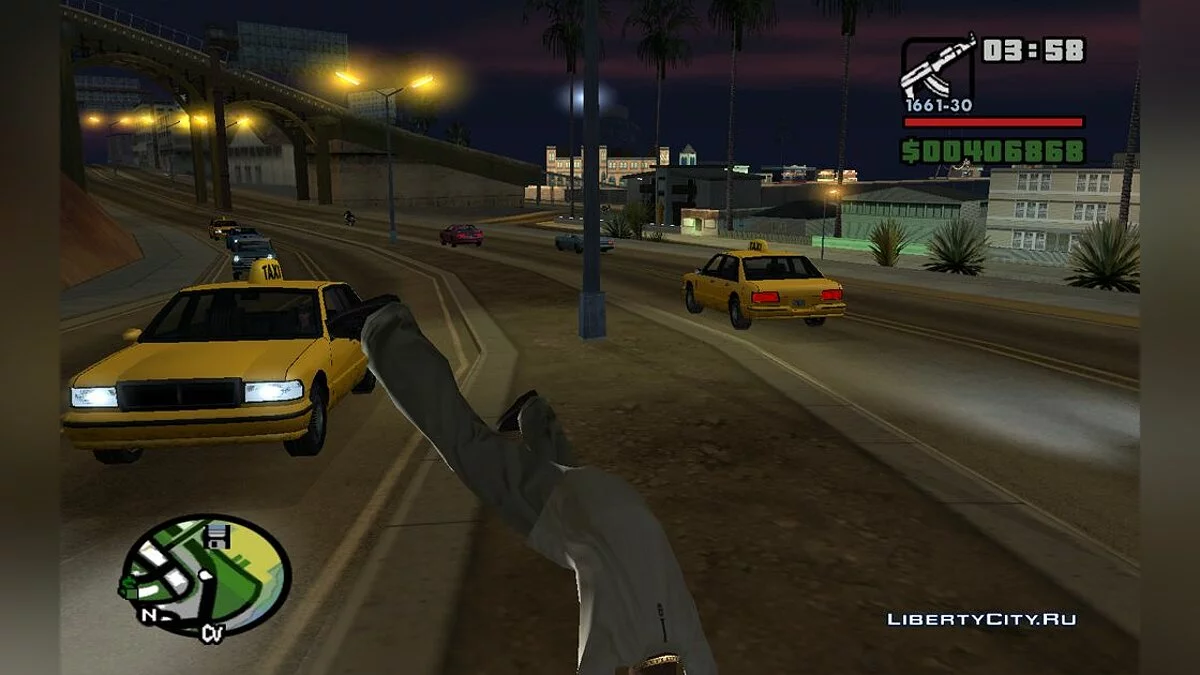Click the north N indicator on the radar
Screen dimensions: 1200x675
coord(149,614)
